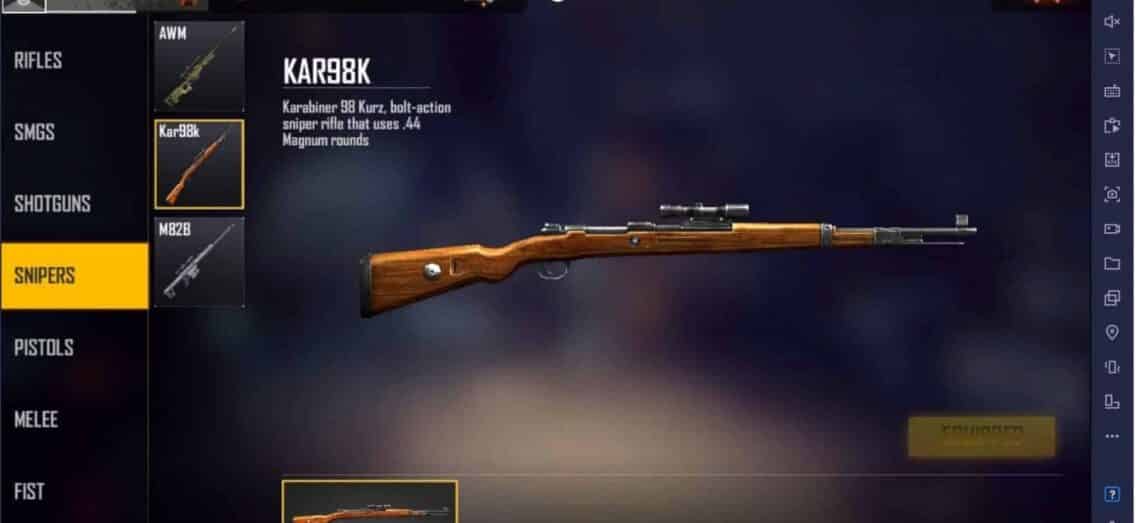Switch to the Fist category

tap(29, 491)
